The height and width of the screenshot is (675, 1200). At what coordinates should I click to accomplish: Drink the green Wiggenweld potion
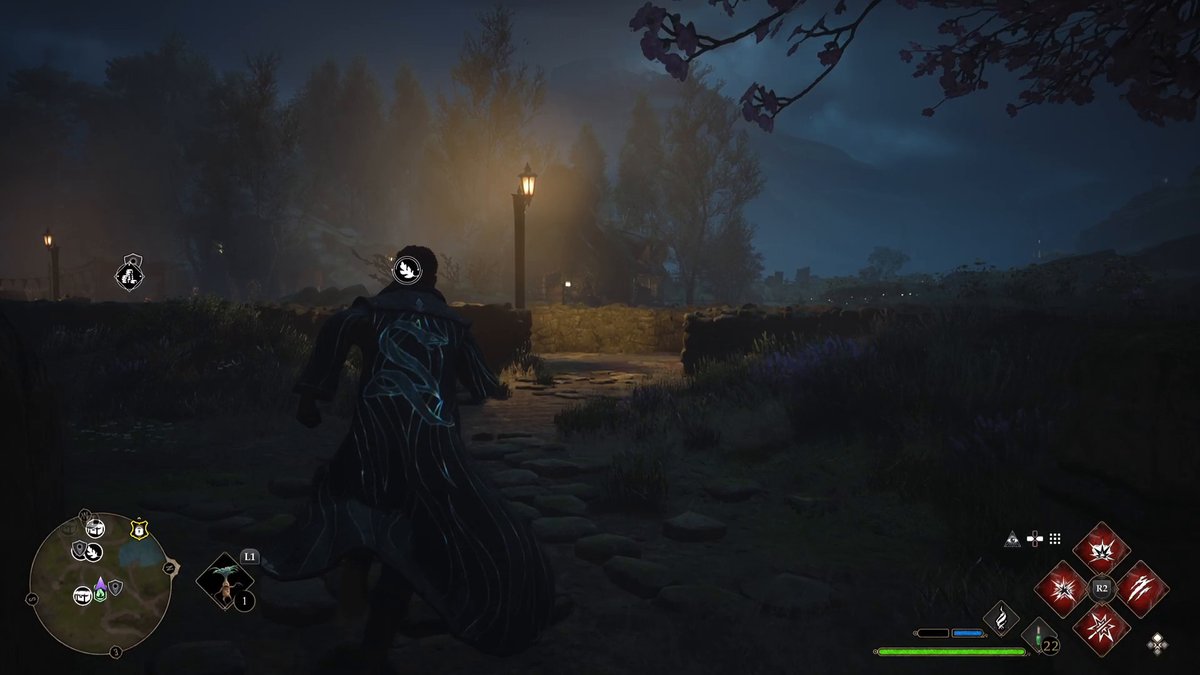(x=1039, y=636)
